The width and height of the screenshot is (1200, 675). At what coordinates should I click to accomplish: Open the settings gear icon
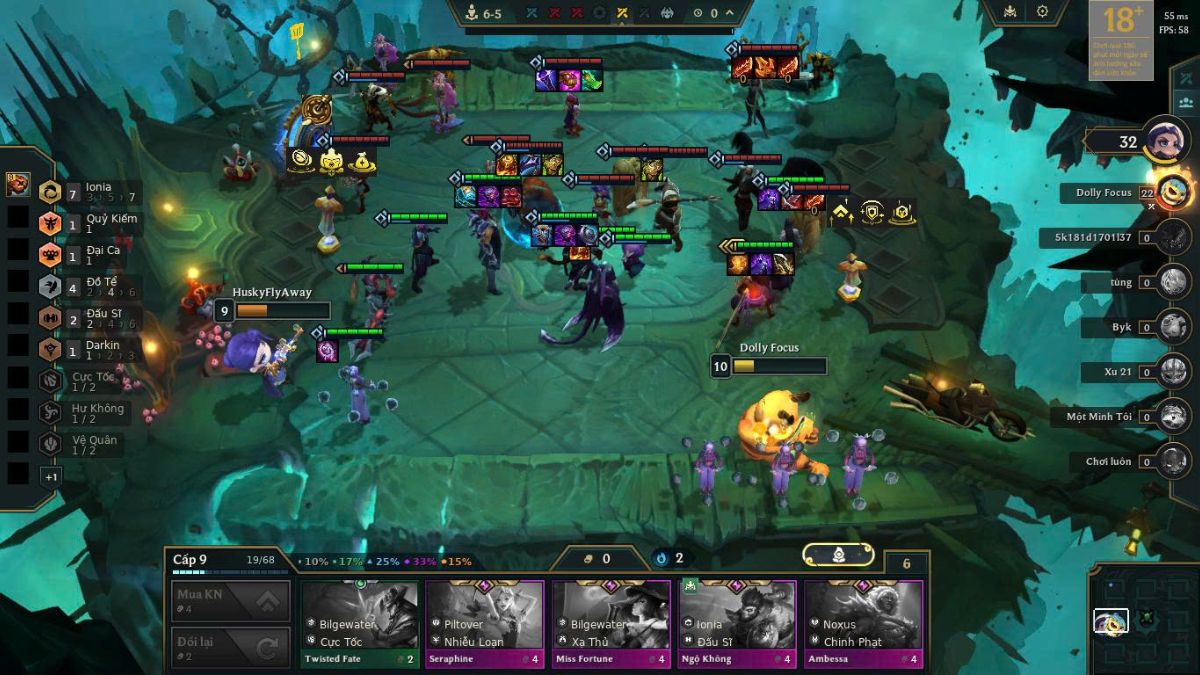1042,12
